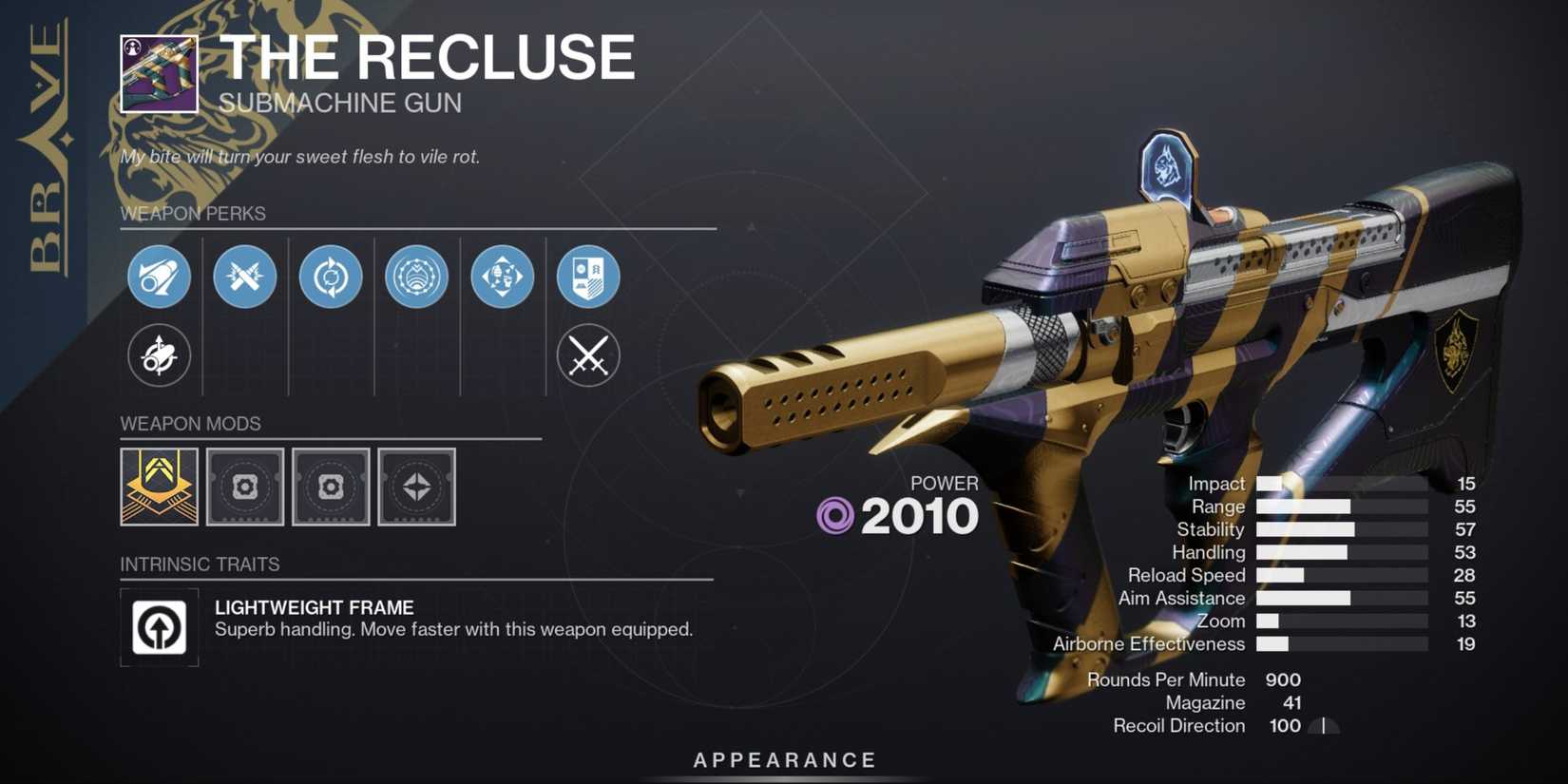The width and height of the screenshot is (1568, 784).
Task: Open the Appearance tab at the bottom
Action: (782, 759)
